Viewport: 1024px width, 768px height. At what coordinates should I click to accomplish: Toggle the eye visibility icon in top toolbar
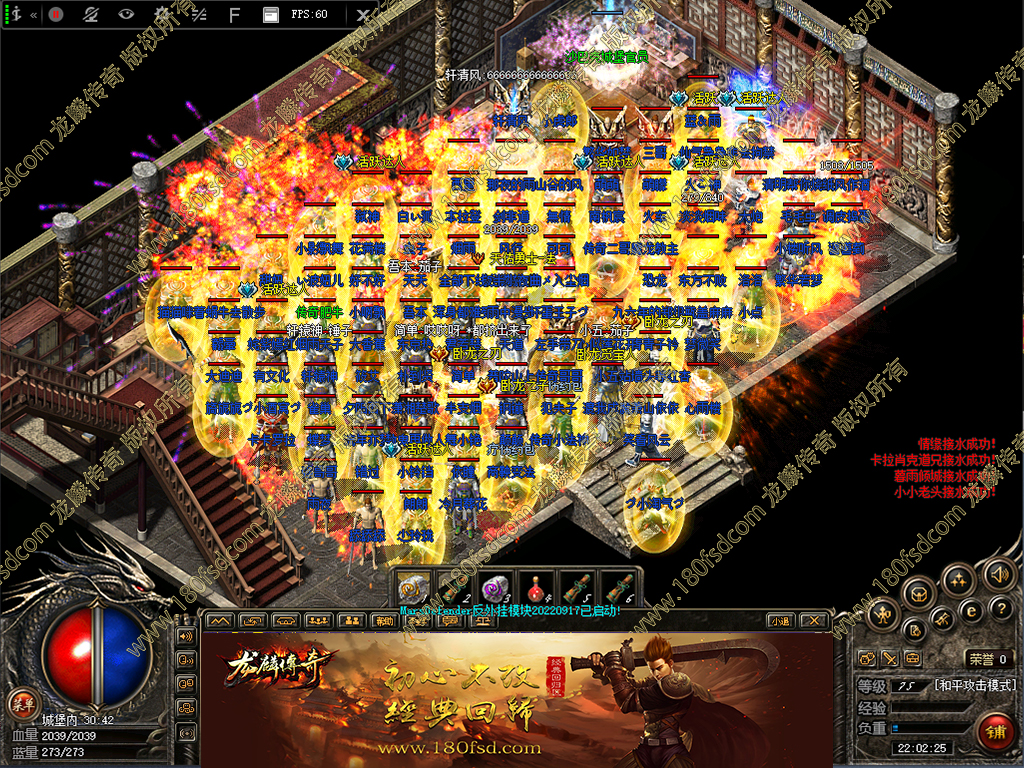coord(126,15)
